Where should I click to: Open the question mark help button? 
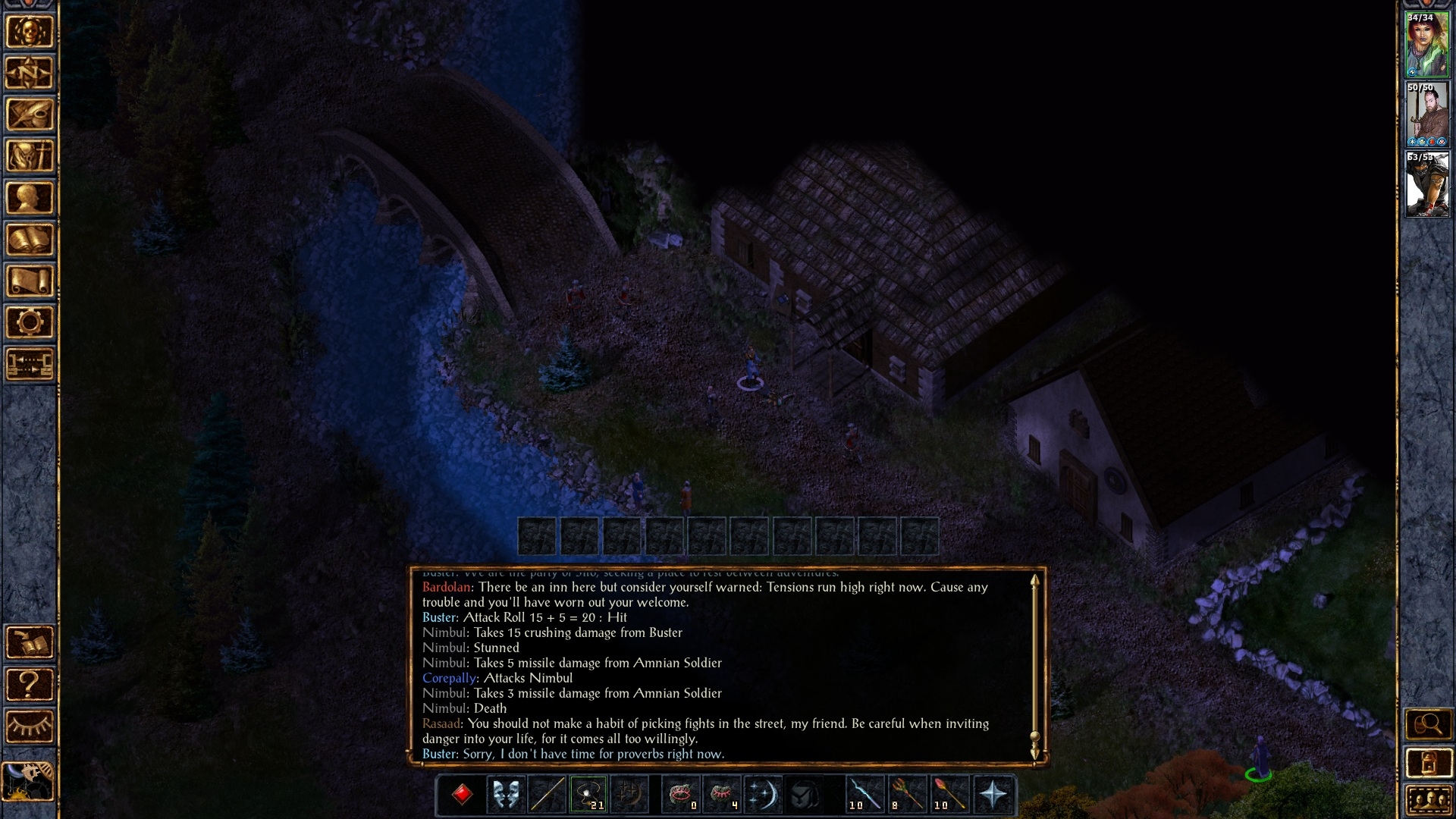[x=30, y=685]
